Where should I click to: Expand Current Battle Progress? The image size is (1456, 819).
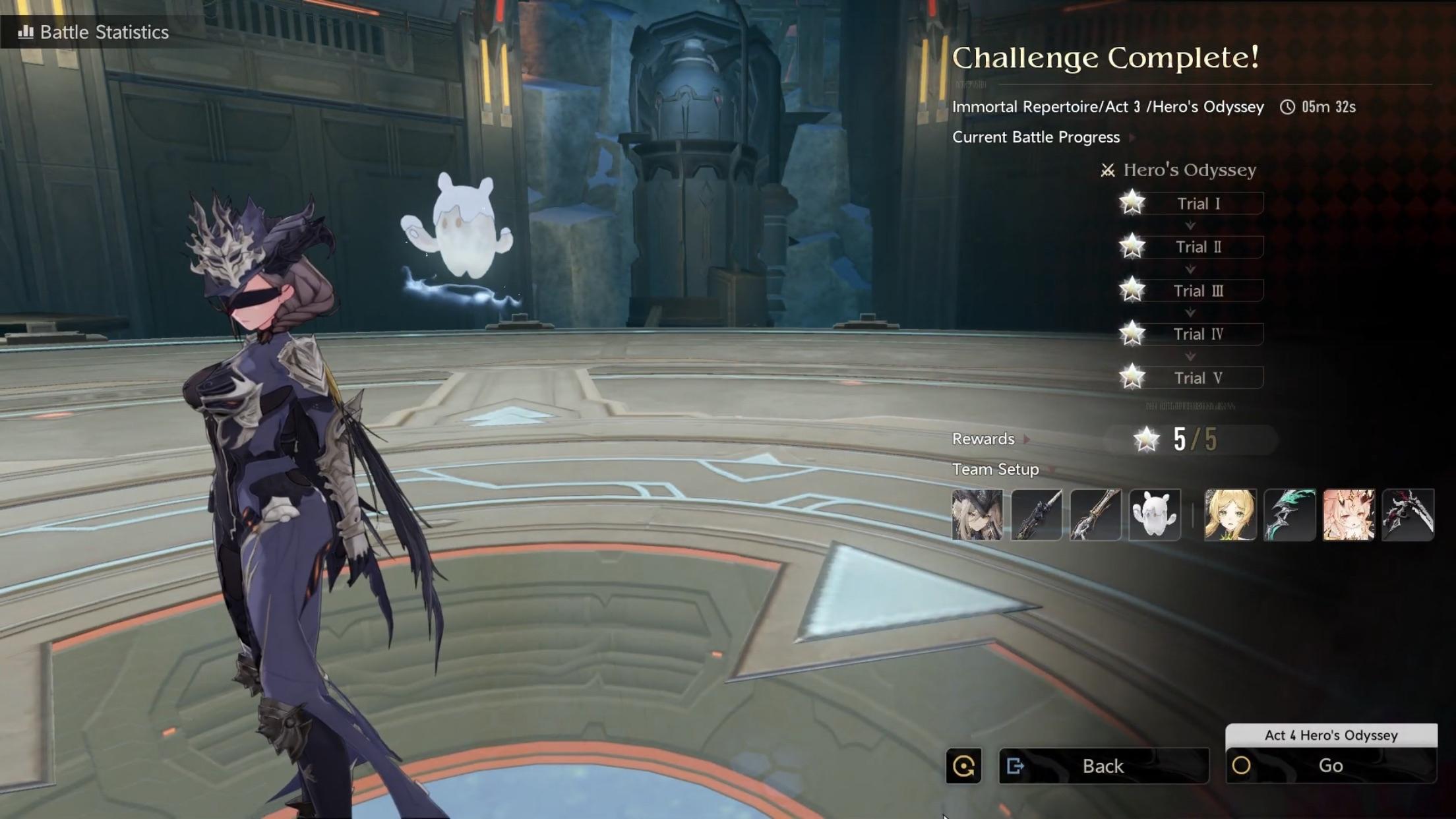click(1043, 137)
